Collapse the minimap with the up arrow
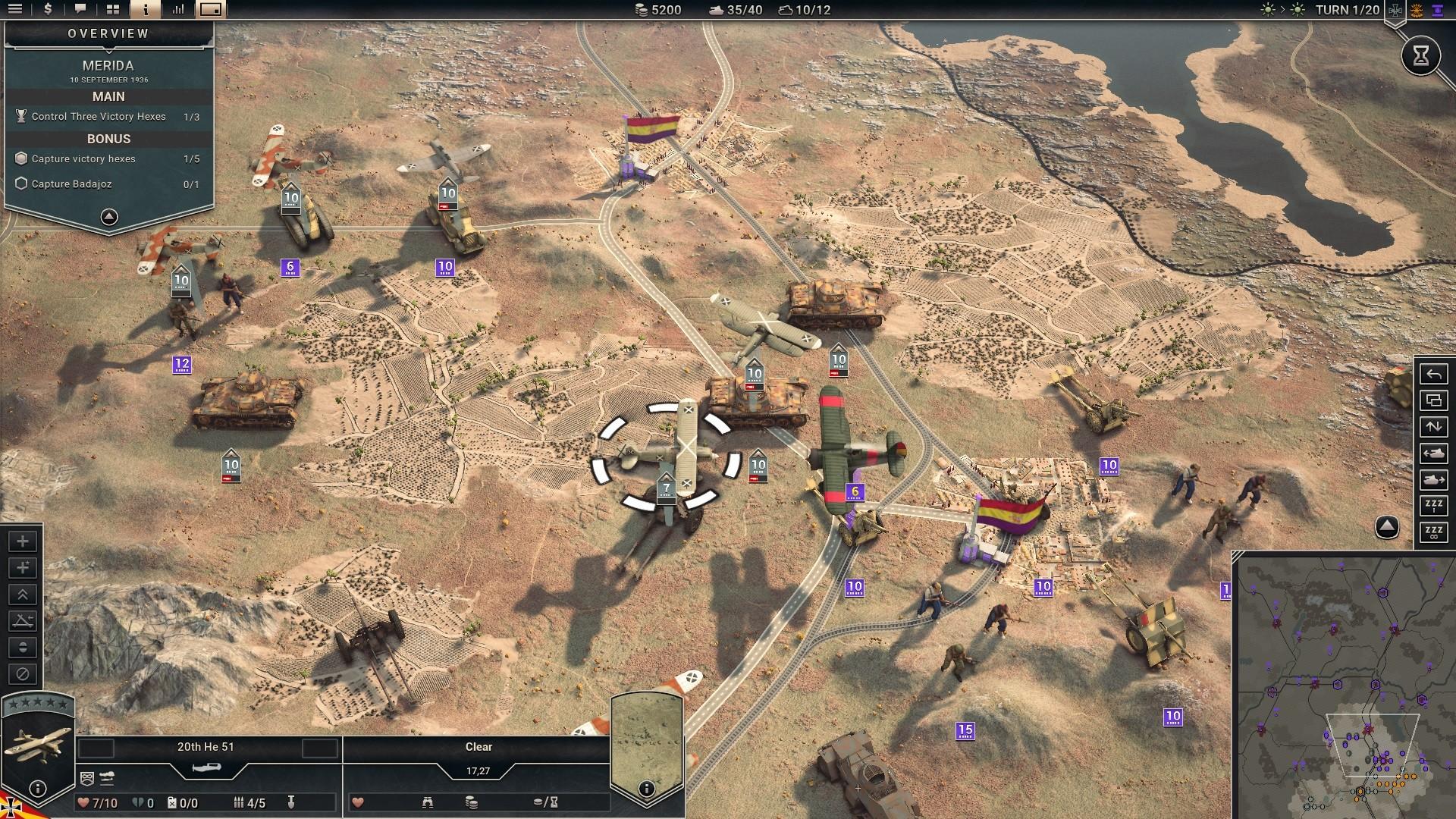The height and width of the screenshot is (819, 1456). 1385,527
